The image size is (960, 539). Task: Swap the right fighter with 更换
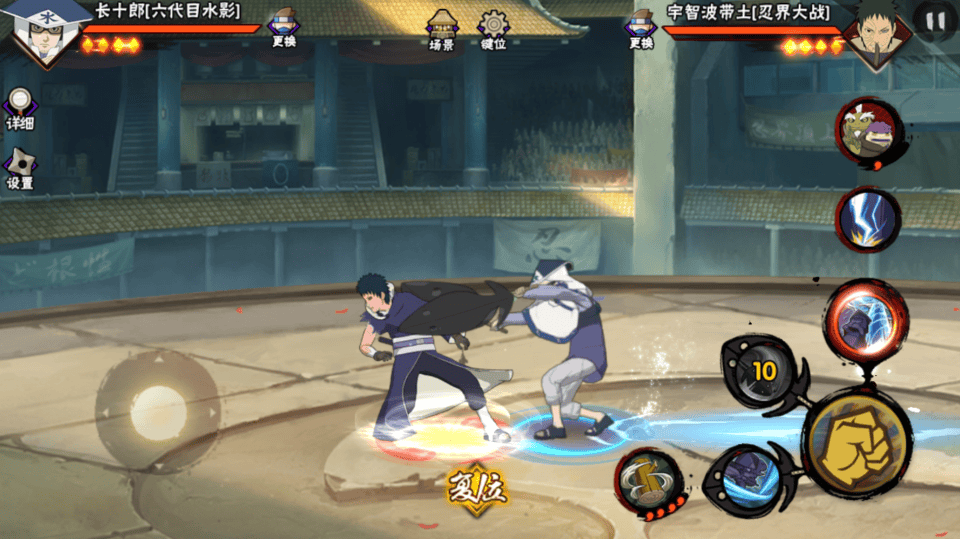coord(641,28)
